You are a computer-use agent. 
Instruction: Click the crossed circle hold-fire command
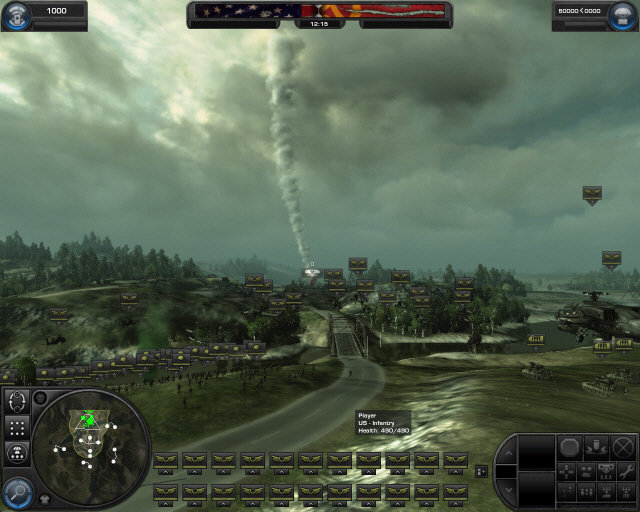click(x=622, y=447)
